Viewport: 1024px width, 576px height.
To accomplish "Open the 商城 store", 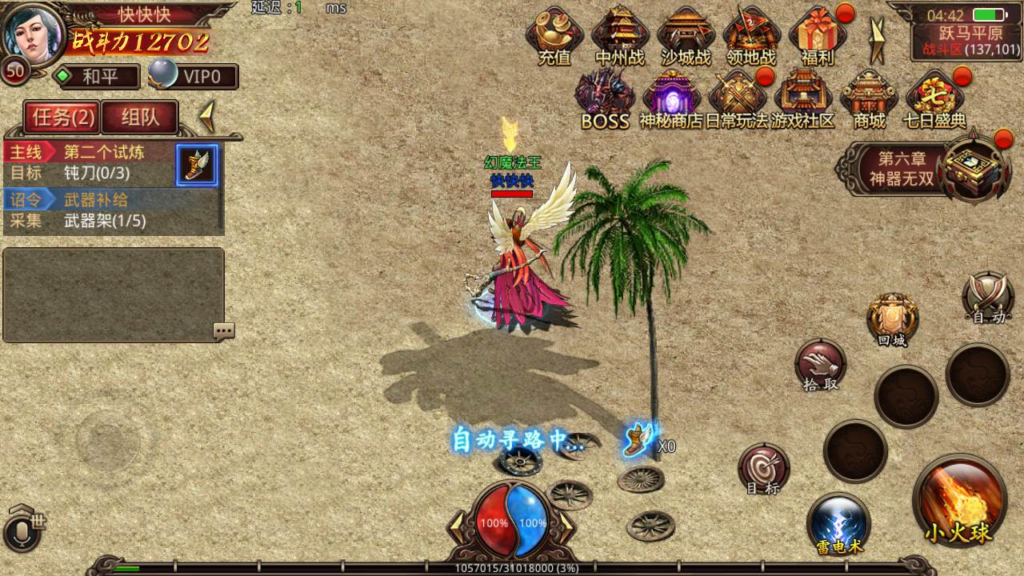I will click(868, 98).
